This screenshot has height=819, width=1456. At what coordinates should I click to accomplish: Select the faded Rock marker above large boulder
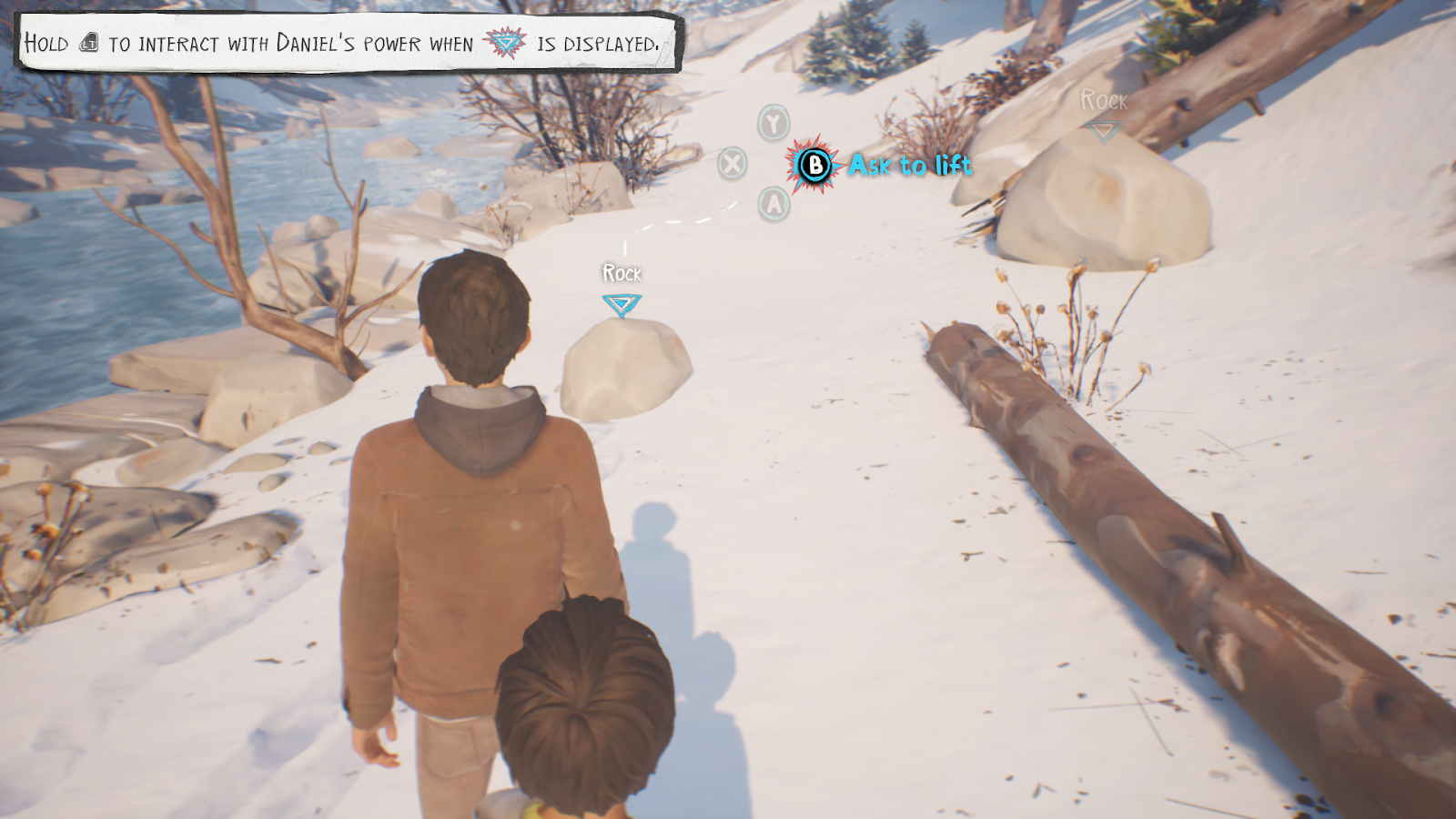click(1104, 132)
